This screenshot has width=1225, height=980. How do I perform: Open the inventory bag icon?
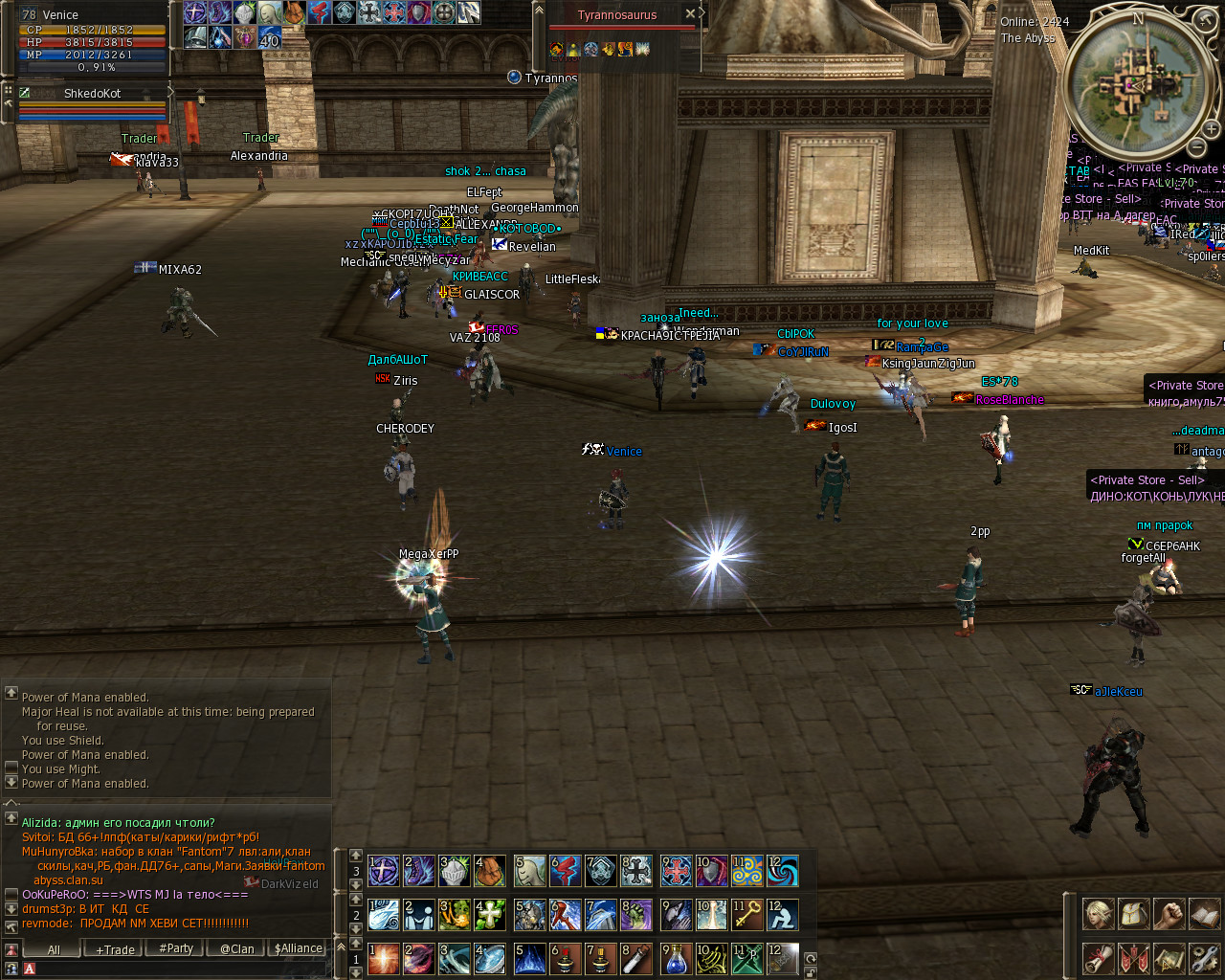[x=1133, y=915]
